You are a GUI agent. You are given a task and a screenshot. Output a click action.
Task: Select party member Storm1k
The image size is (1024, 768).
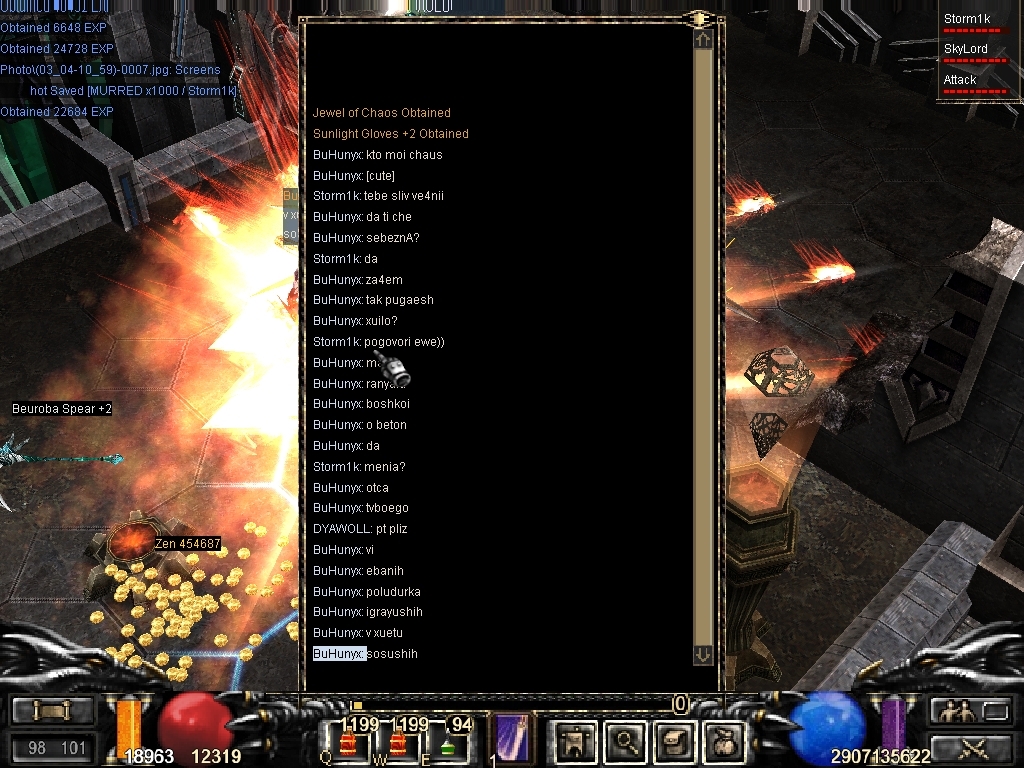pos(966,19)
